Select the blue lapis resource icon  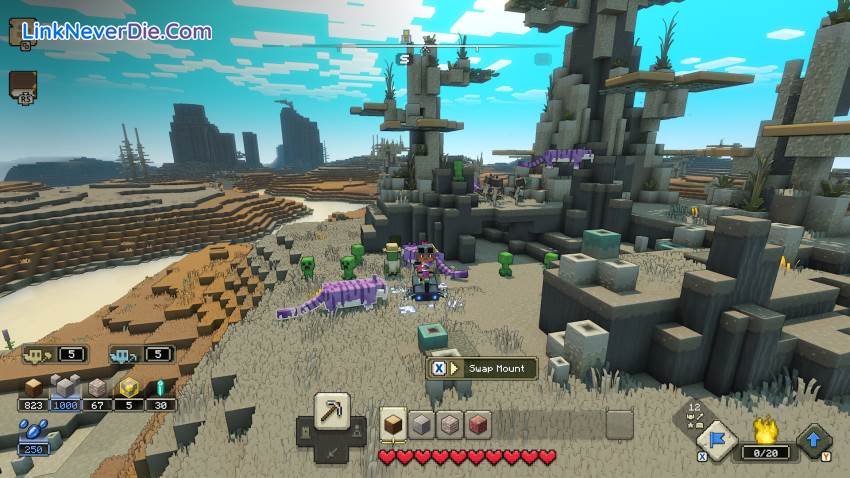pos(32,433)
